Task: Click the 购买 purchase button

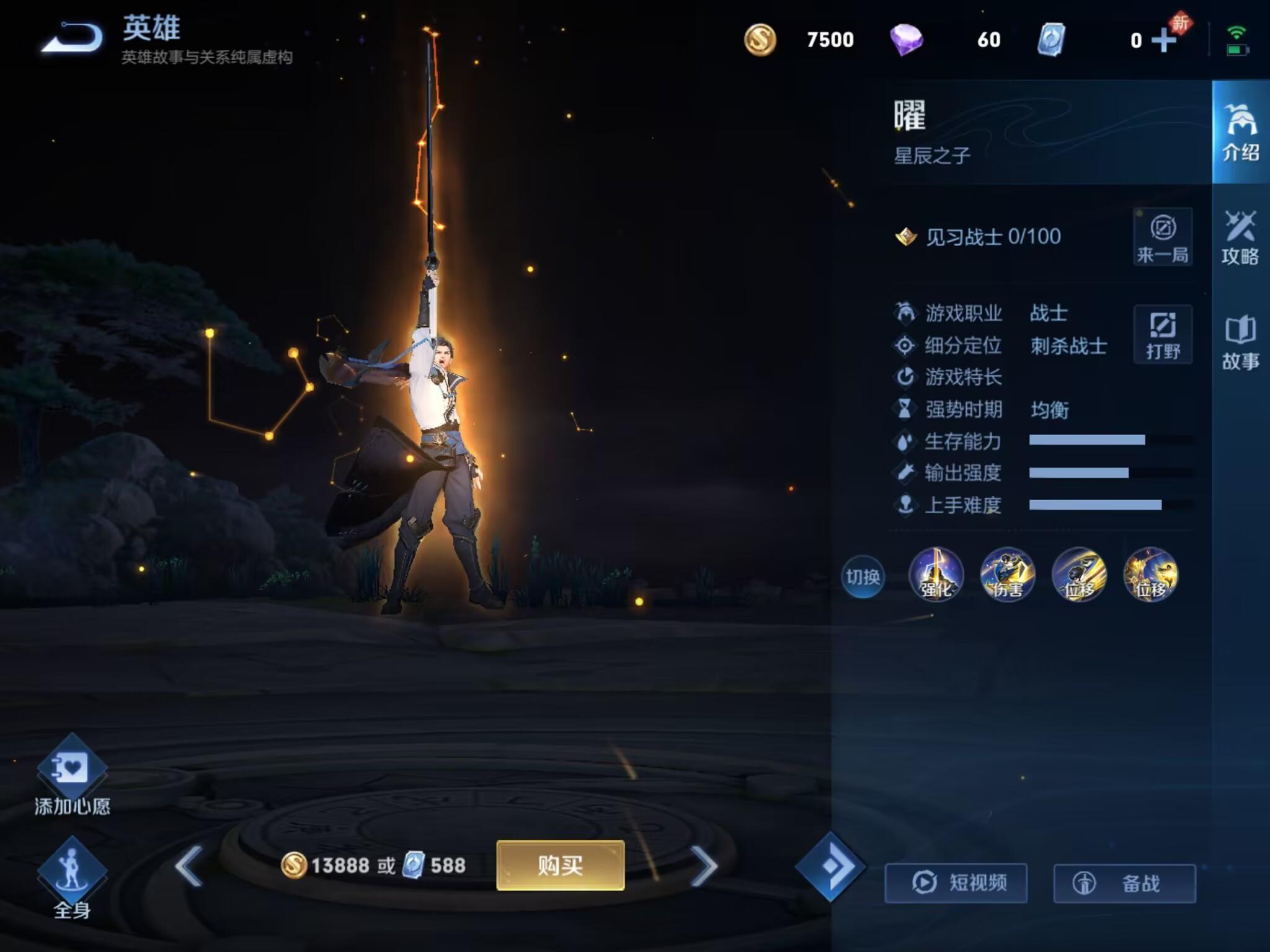Action: click(x=560, y=865)
